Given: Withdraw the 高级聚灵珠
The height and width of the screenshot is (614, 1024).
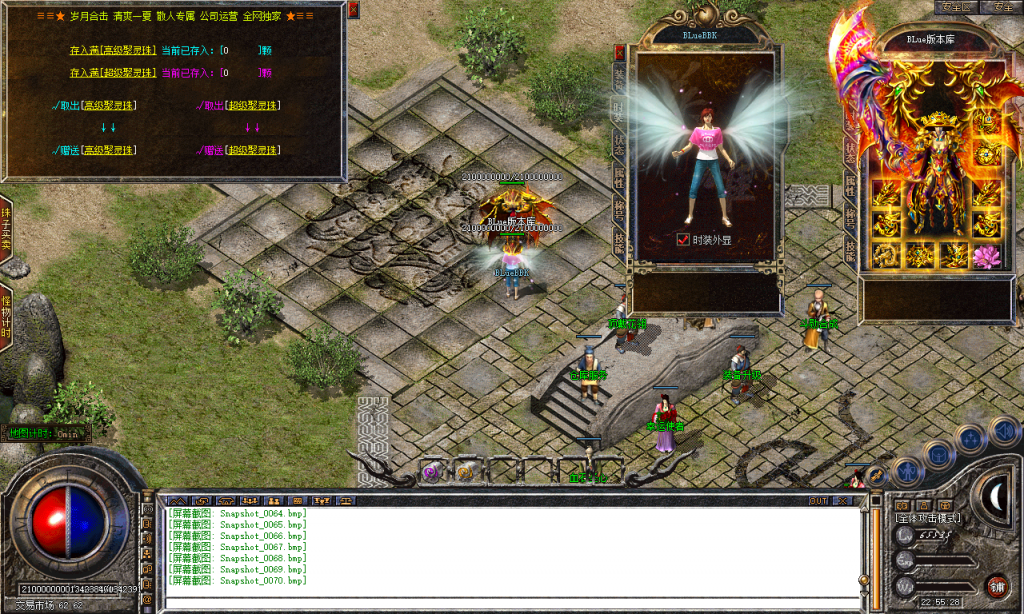Looking at the screenshot, I should click(x=96, y=105).
